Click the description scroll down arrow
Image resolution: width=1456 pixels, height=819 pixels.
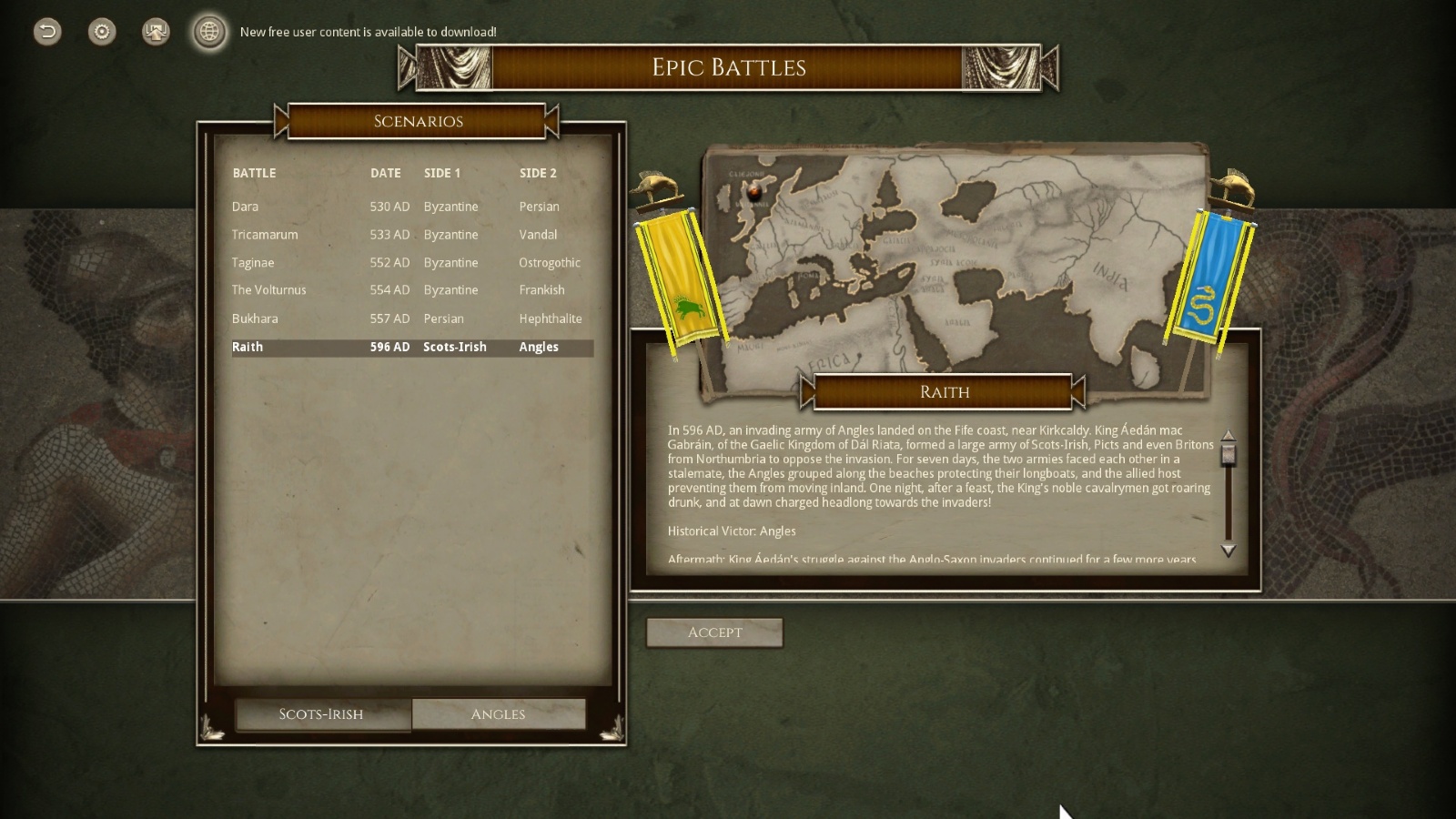(1228, 551)
